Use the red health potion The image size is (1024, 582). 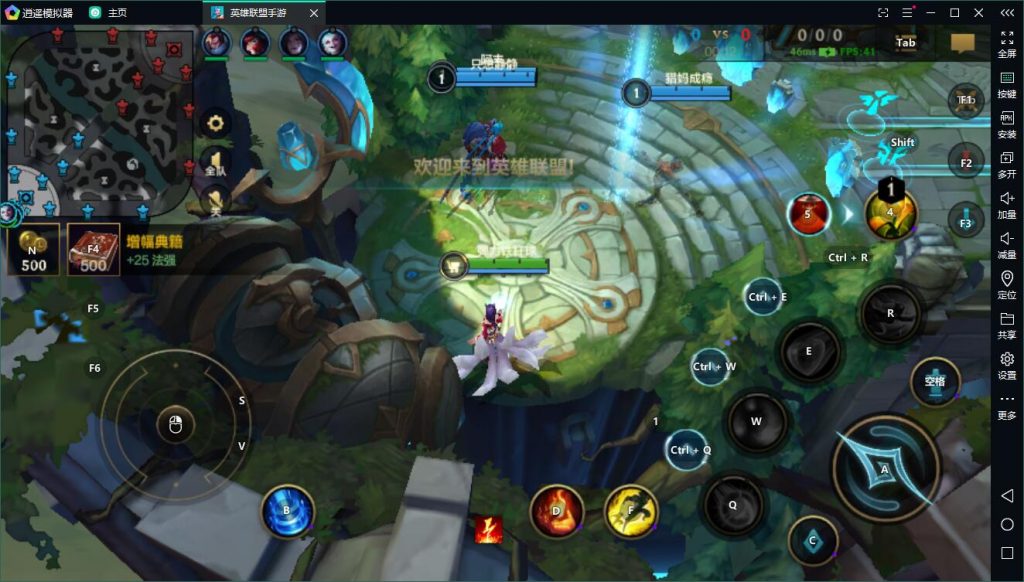808,213
